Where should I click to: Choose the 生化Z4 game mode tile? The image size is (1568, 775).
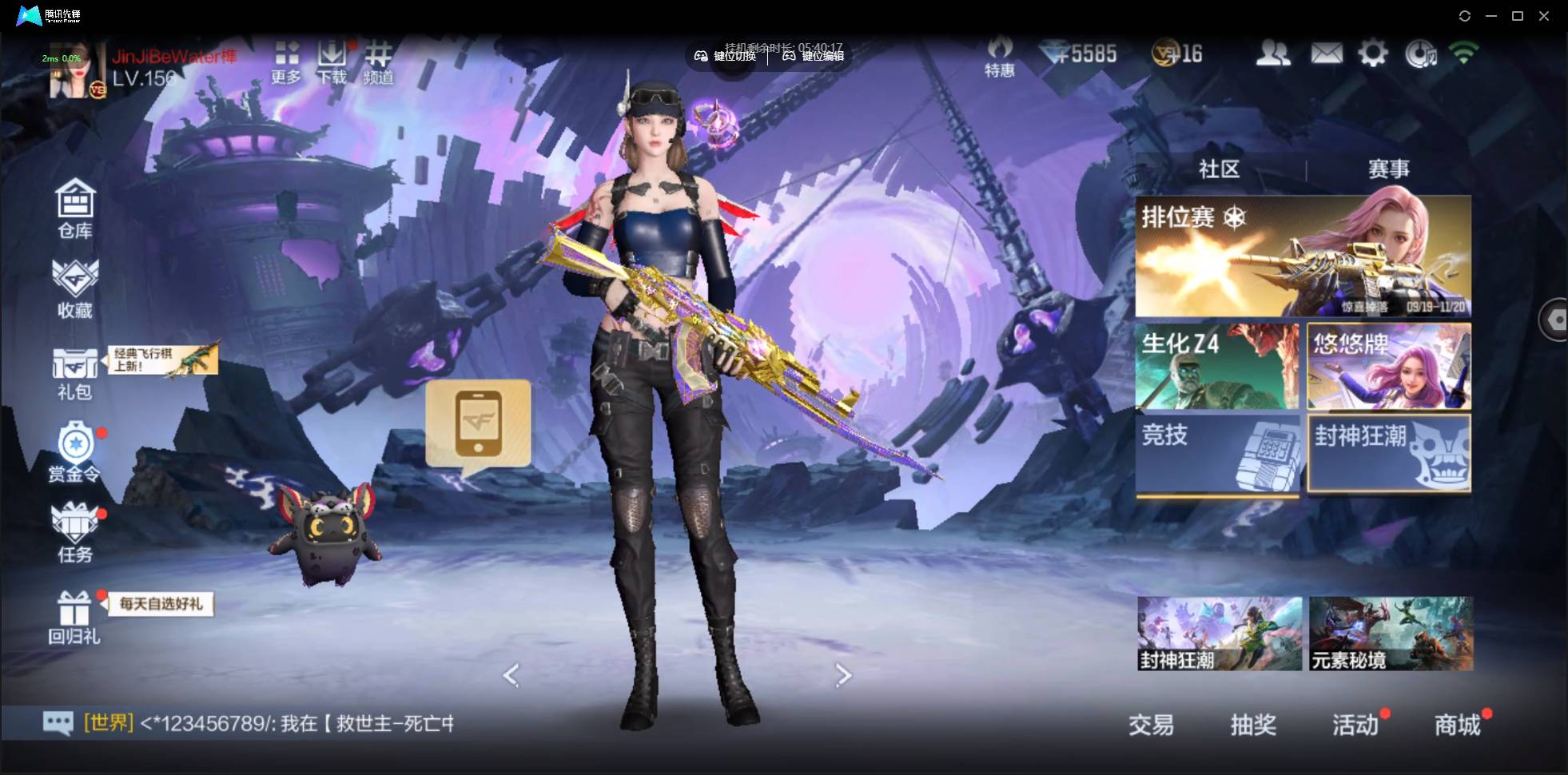[1217, 367]
